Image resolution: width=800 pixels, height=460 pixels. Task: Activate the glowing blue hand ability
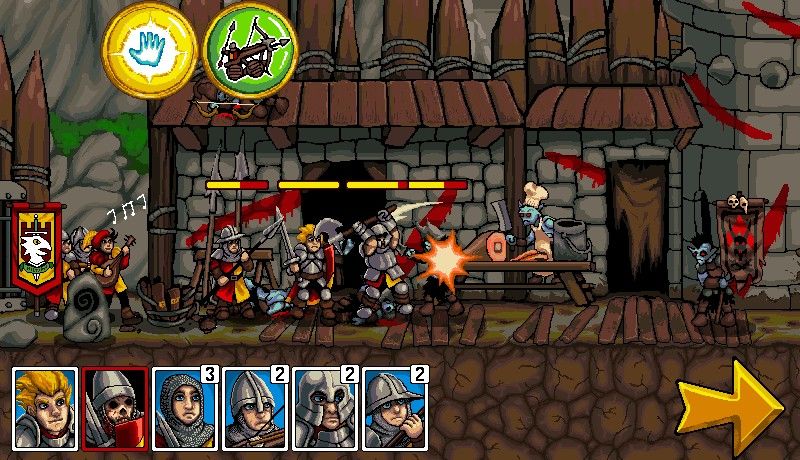click(x=150, y=48)
